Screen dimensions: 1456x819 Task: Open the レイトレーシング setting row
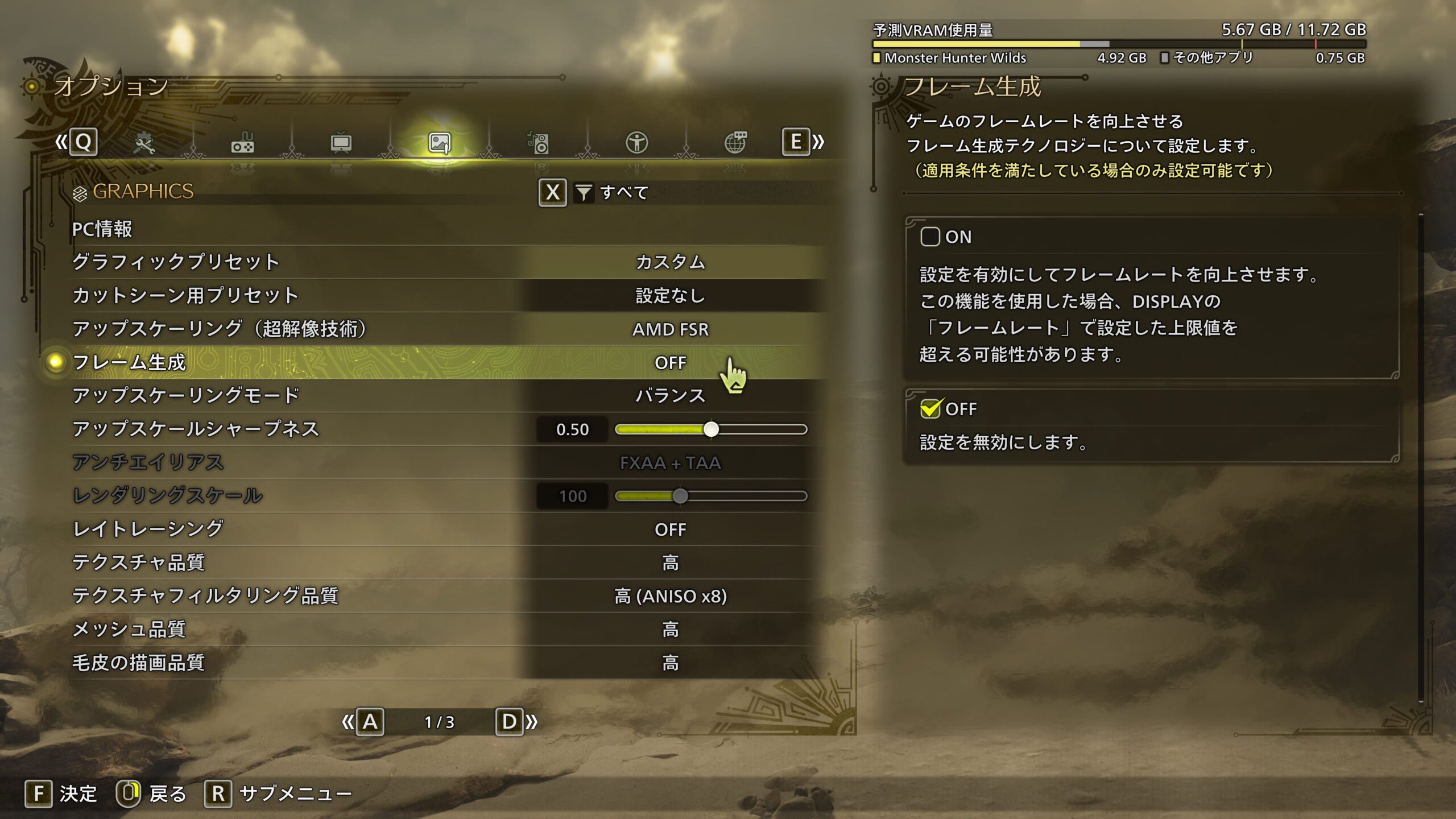[x=148, y=530]
